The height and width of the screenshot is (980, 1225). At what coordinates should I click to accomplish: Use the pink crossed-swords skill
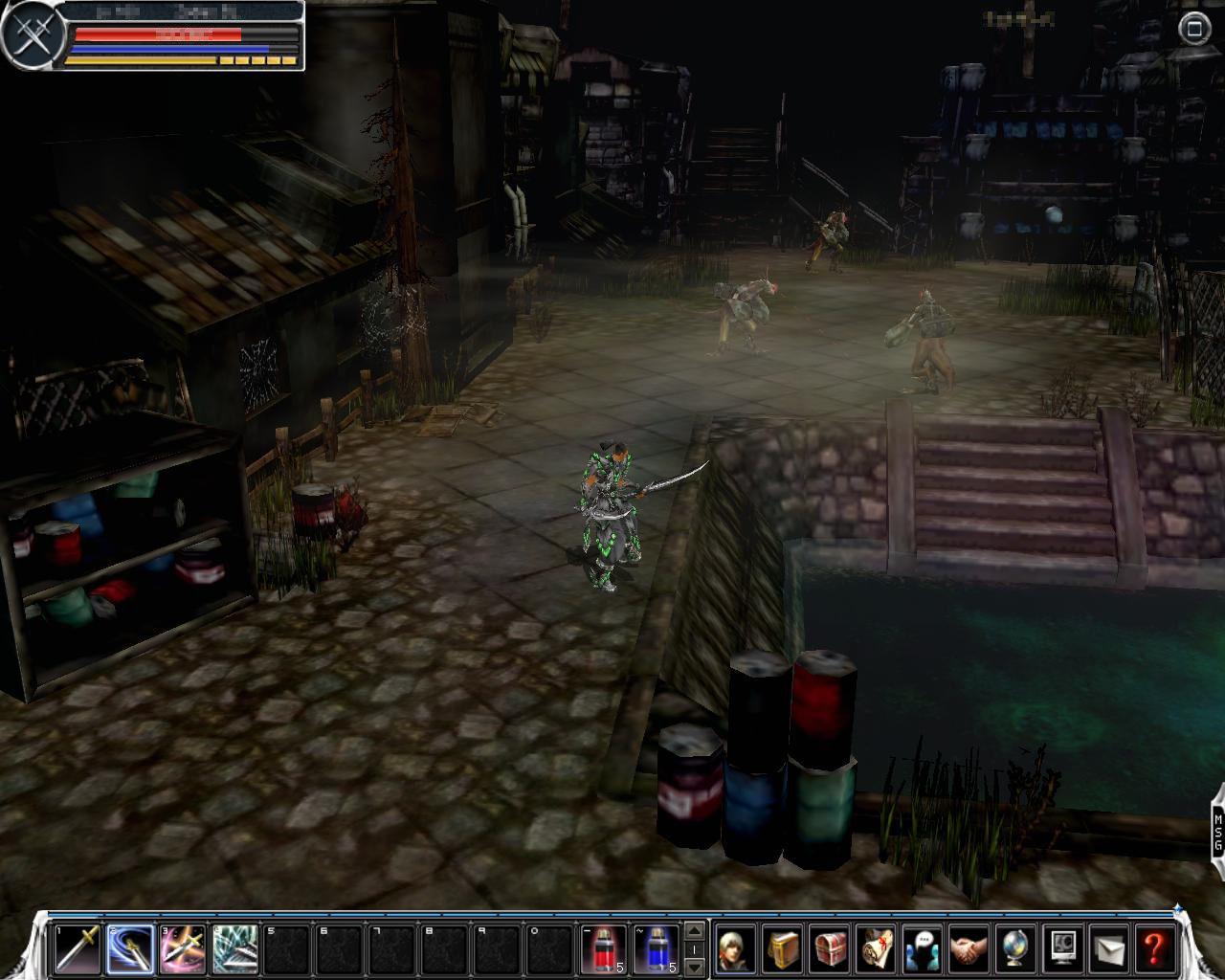tap(182, 948)
